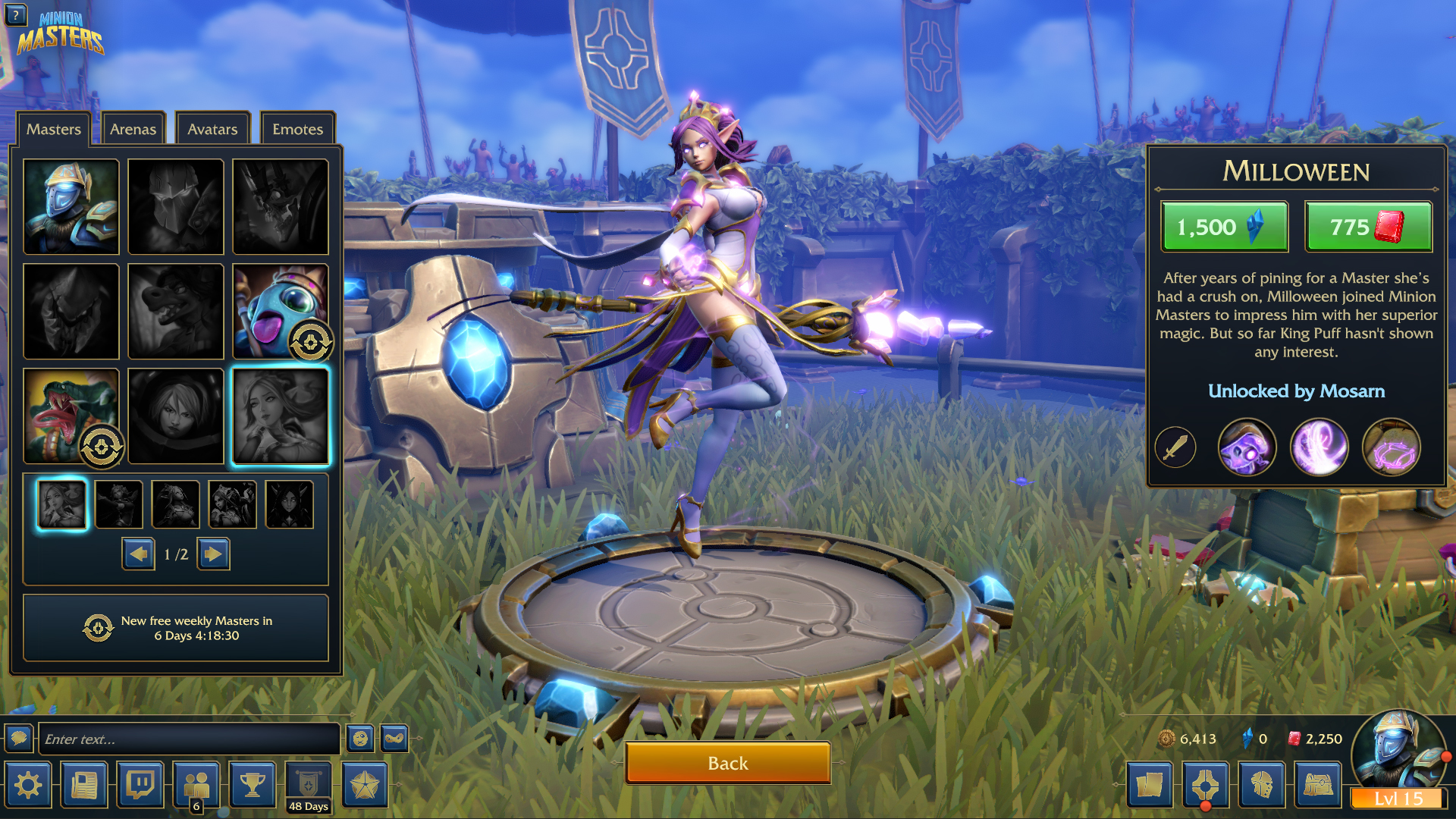Screen dimensions: 1456x819
Task: Go back a page using the left arrow
Action: tap(139, 554)
